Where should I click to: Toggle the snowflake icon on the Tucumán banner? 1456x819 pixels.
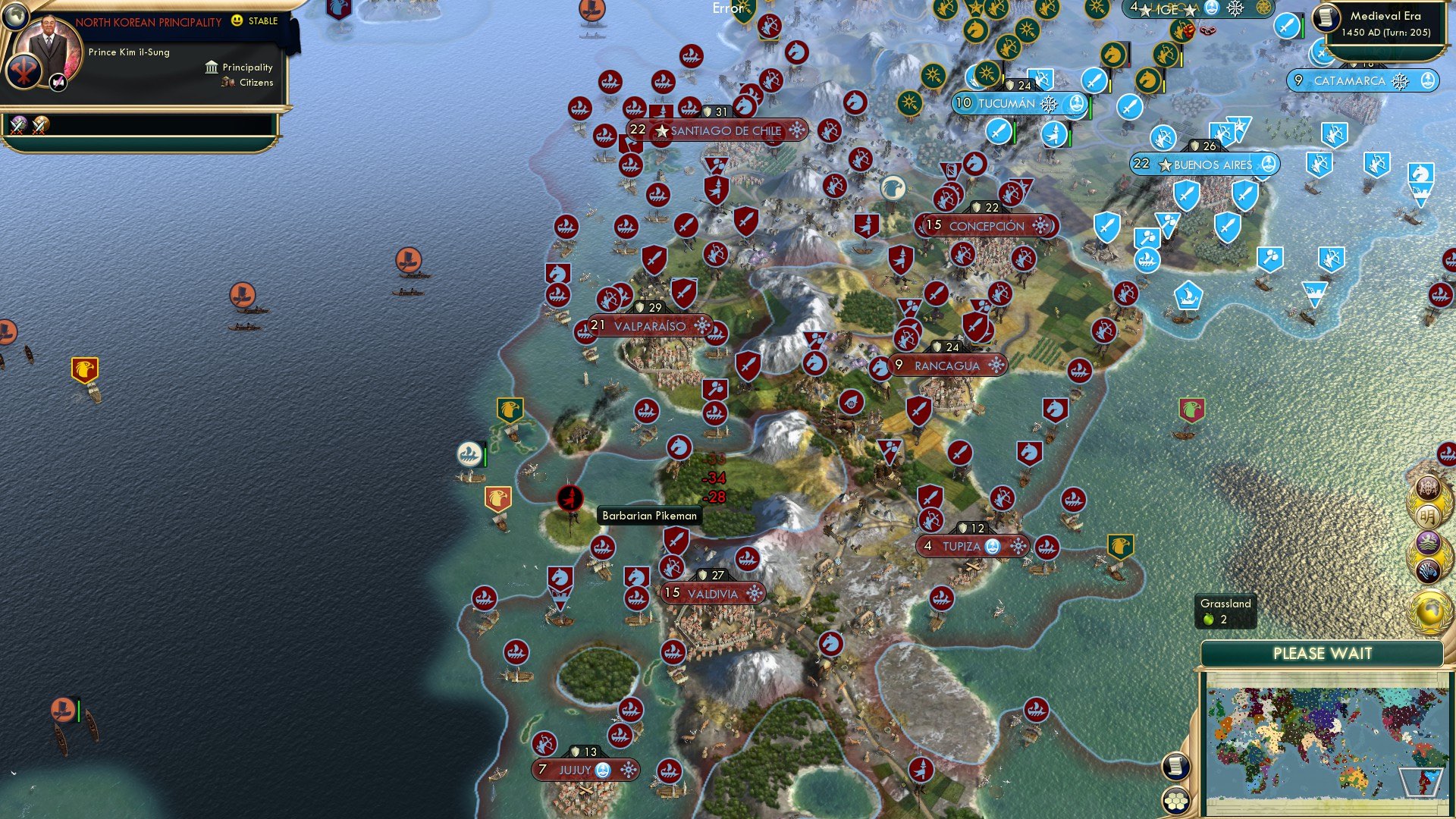tap(1049, 105)
